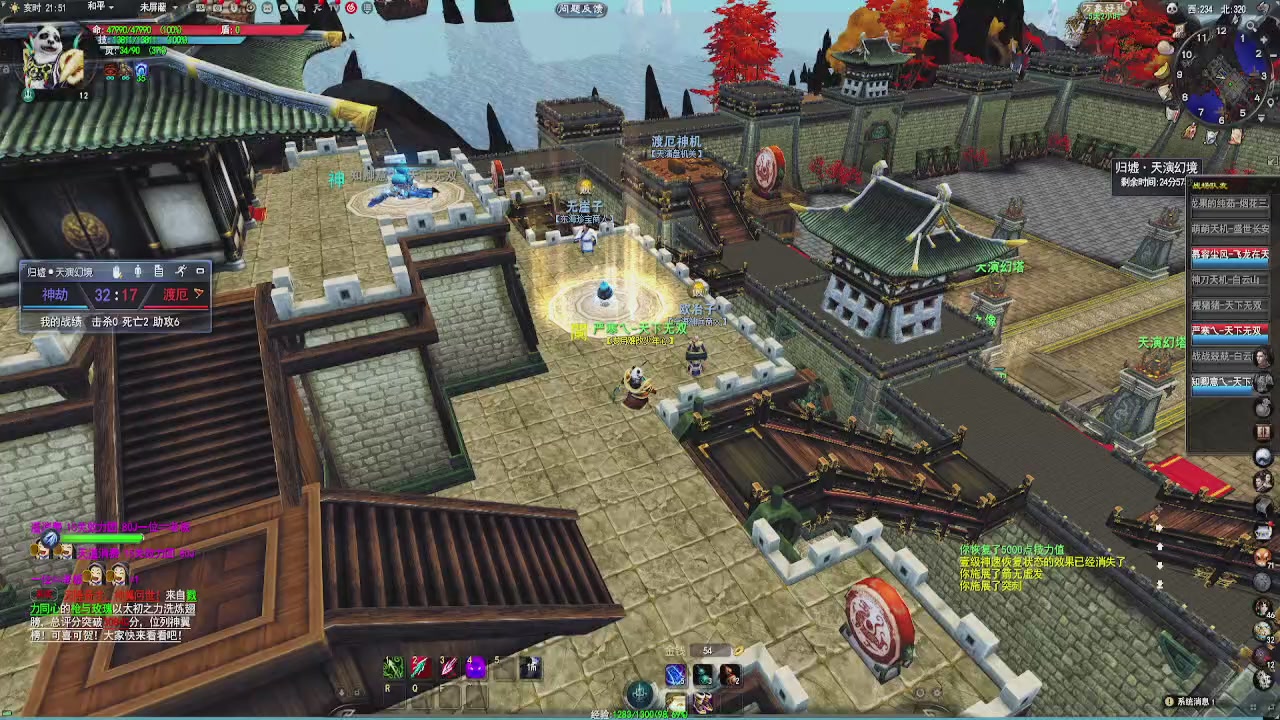Click the camera icon in the top toolbar
The image size is (1280, 720).
[217, 9]
